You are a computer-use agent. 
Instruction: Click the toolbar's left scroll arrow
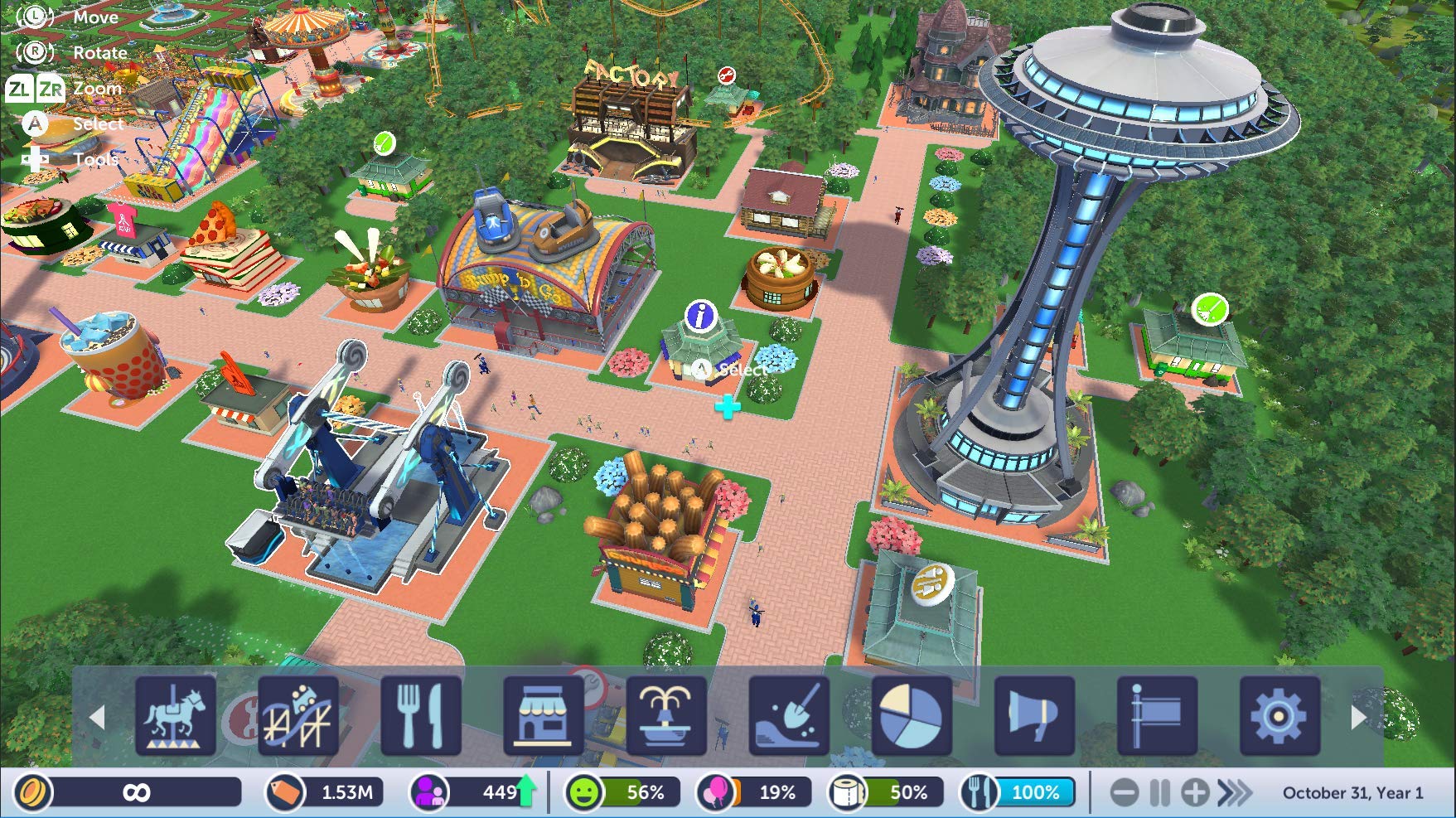coord(97,717)
